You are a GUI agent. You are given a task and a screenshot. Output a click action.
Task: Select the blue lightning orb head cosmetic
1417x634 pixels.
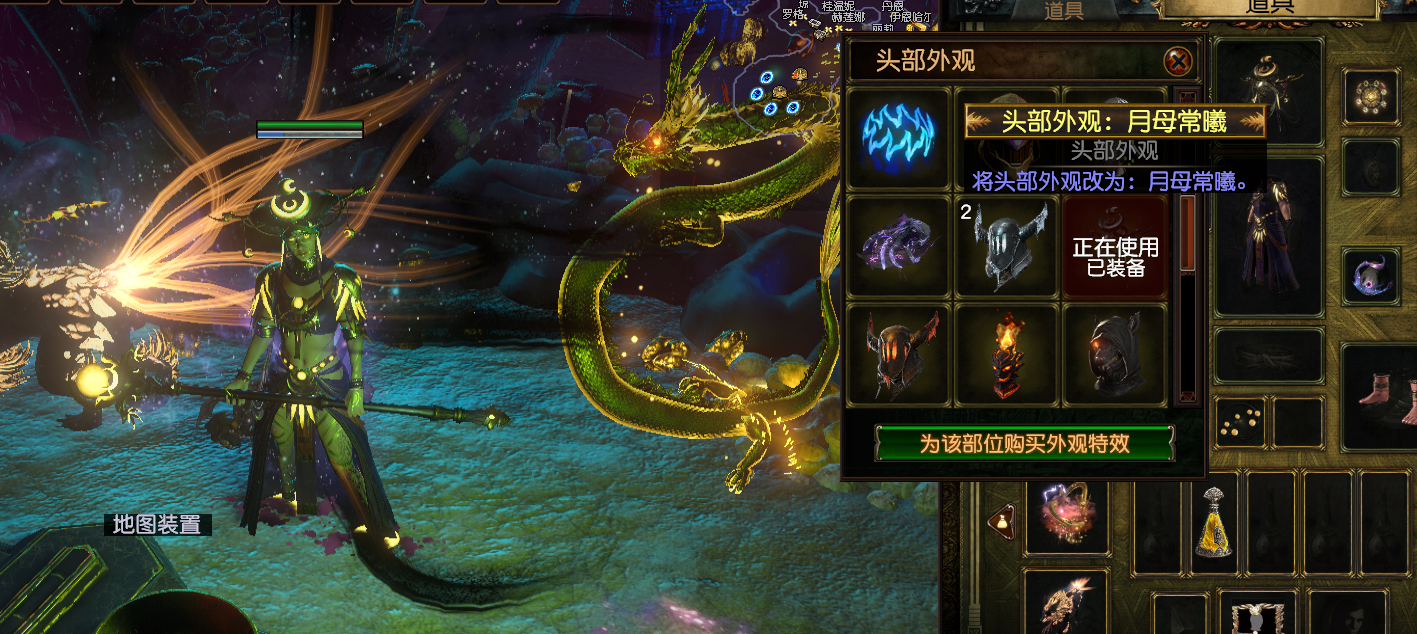[898, 138]
